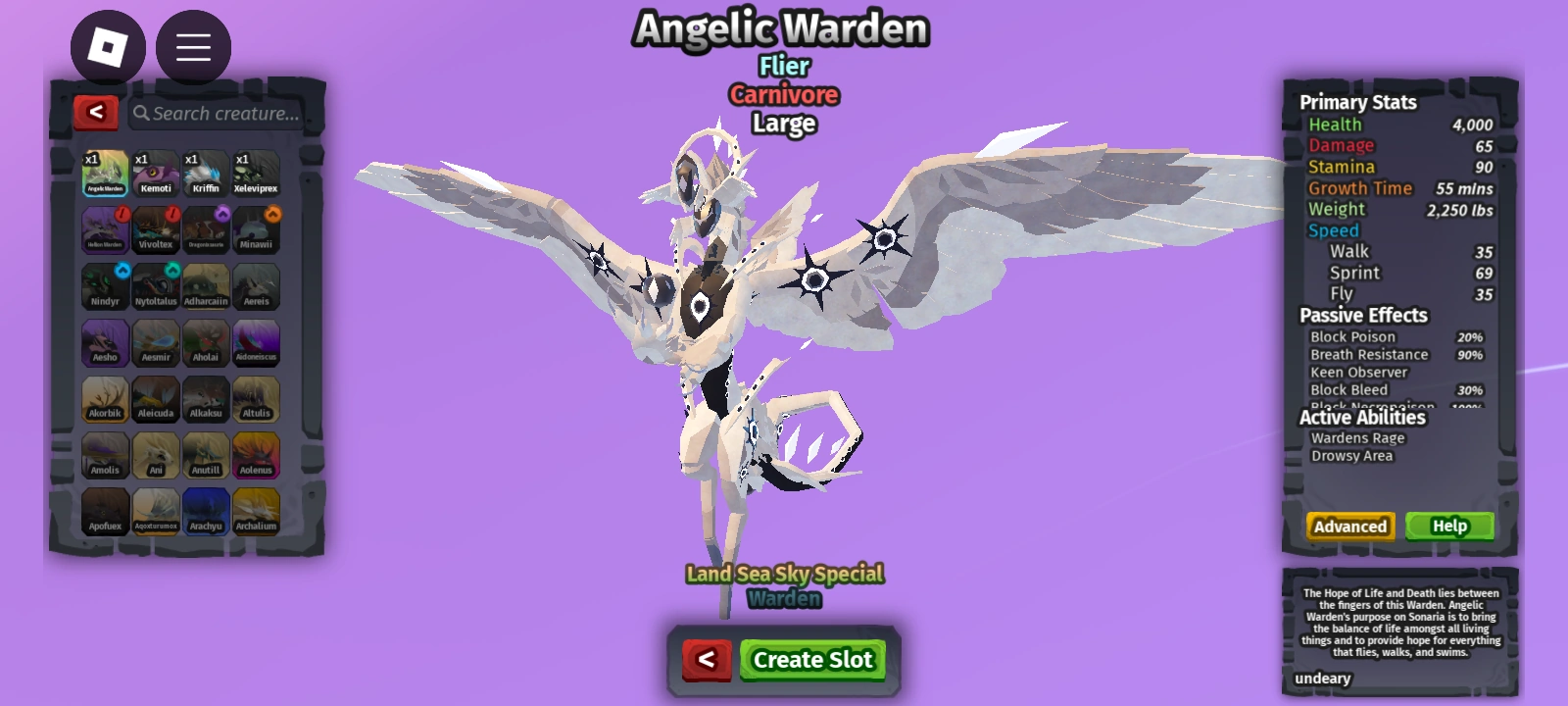Click the magnifier icon in the search bar
The image size is (1568, 706).
click(x=141, y=113)
